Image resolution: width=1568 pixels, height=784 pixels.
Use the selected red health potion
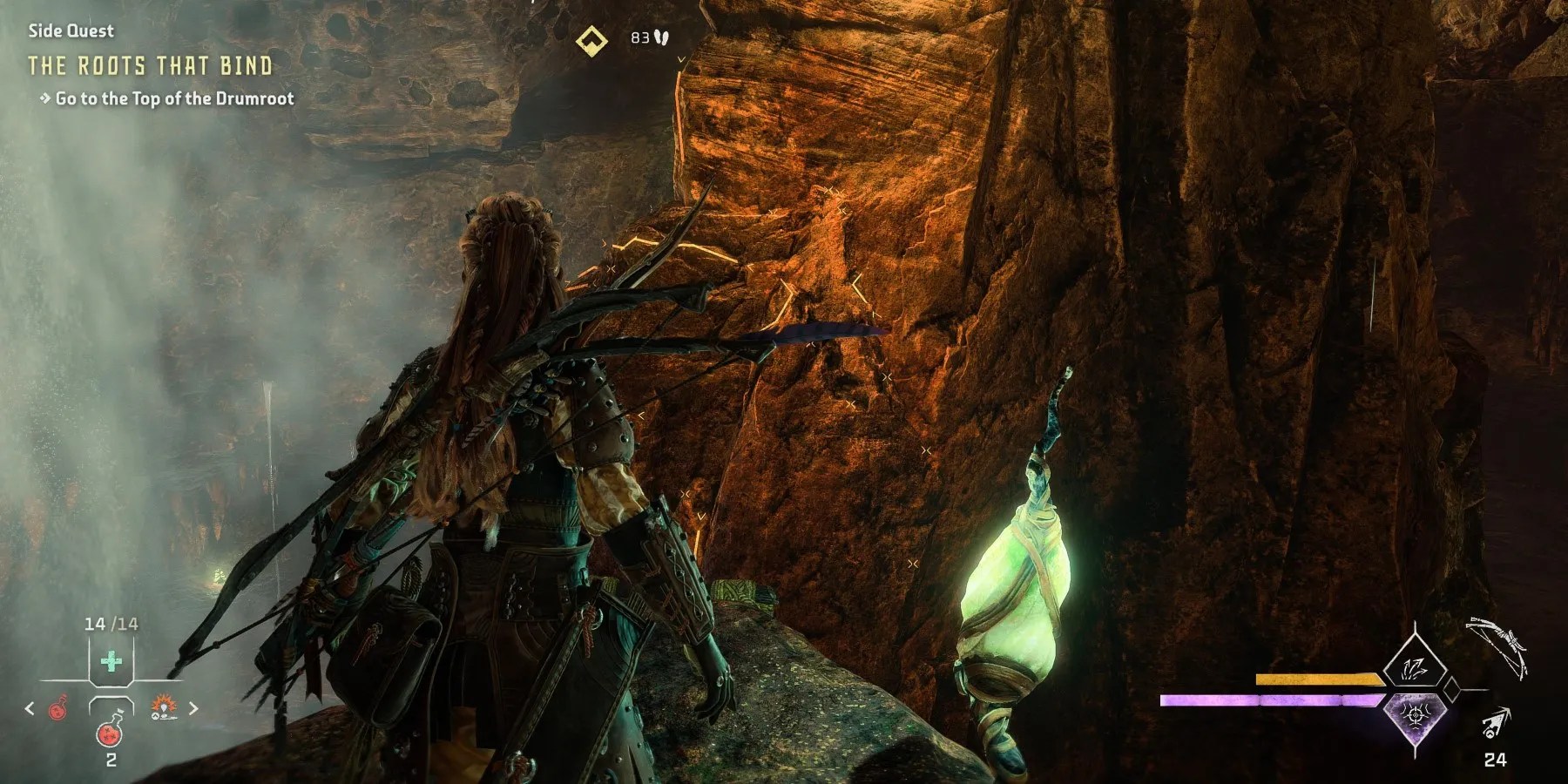(111, 730)
